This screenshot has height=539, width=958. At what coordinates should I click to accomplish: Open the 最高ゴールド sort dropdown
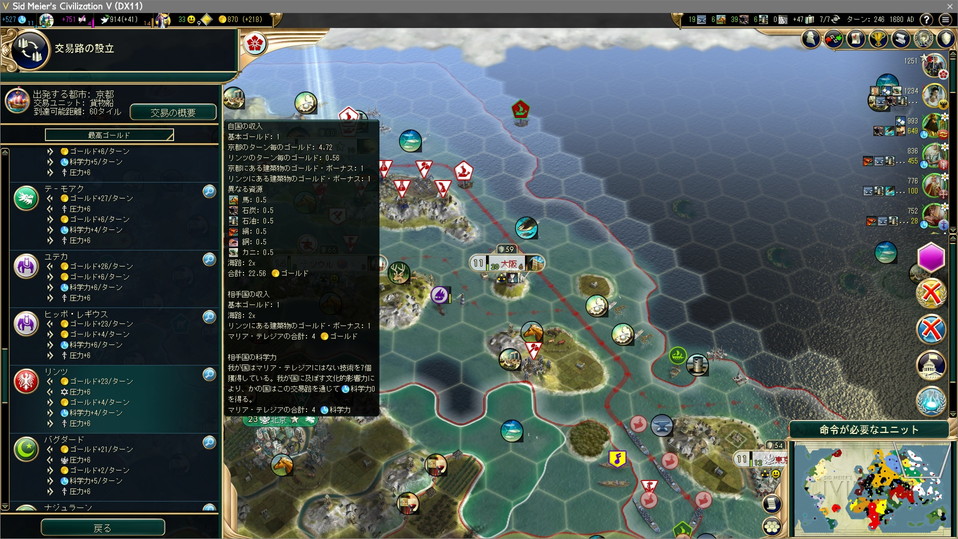109,134
